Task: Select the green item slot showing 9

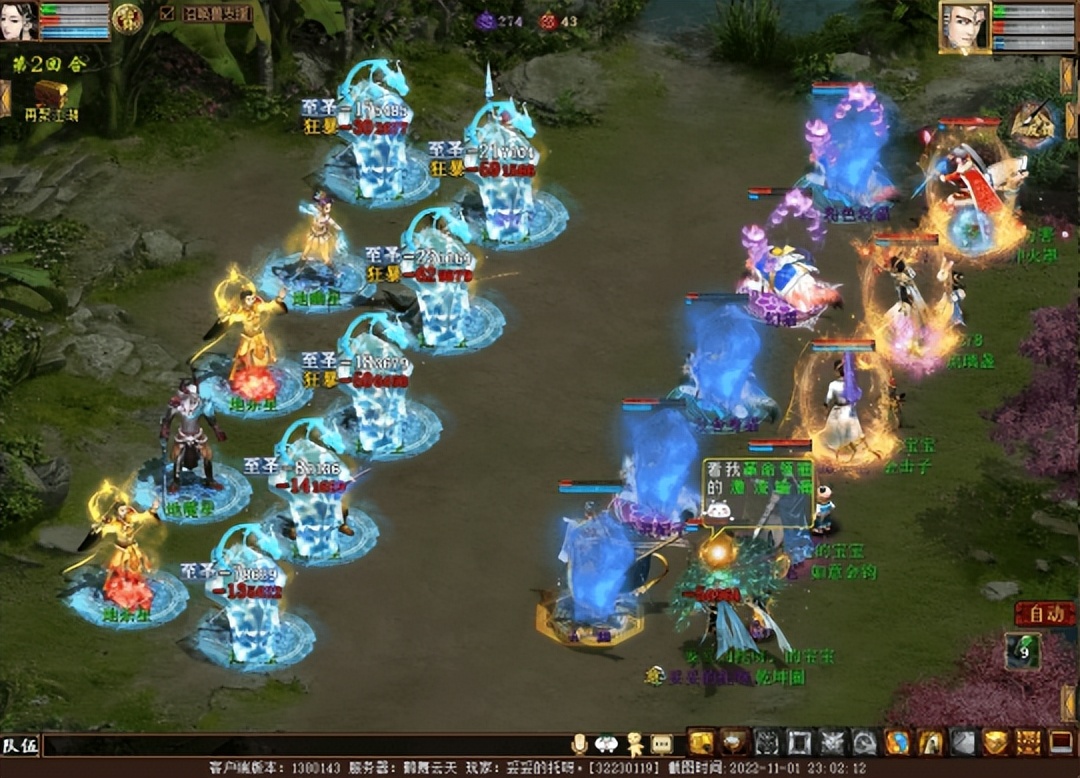Action: coord(1022,651)
